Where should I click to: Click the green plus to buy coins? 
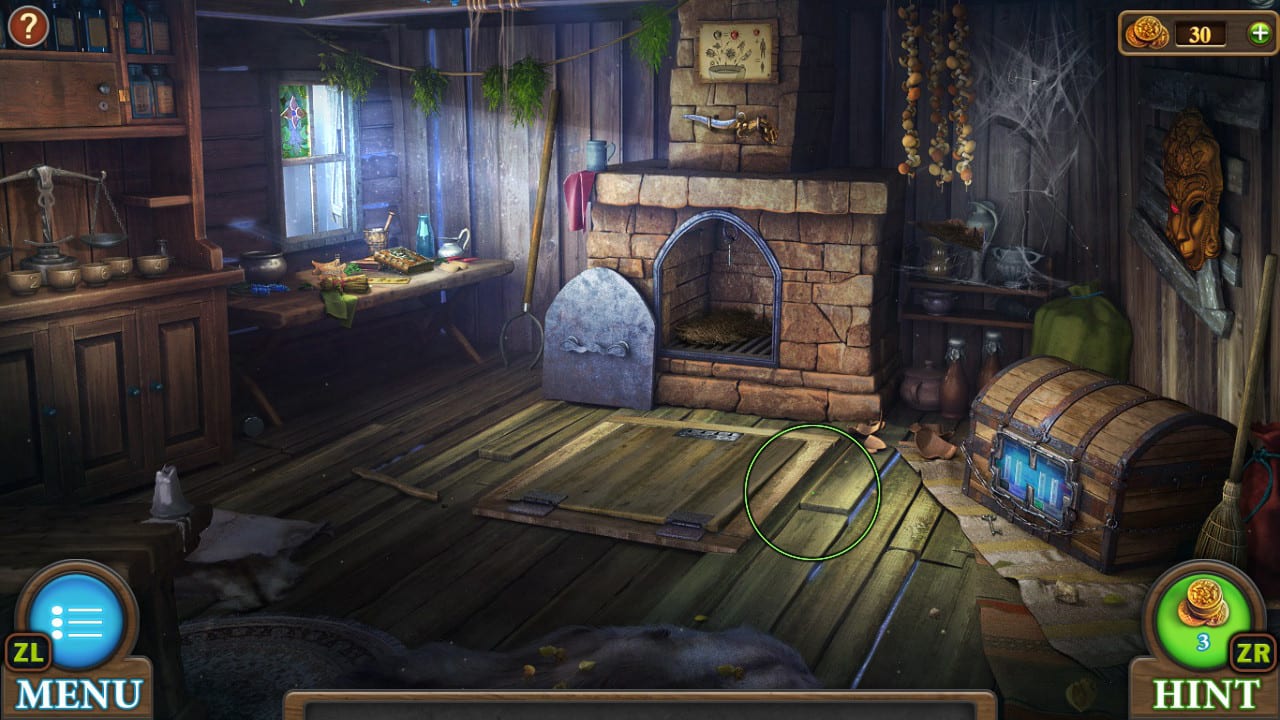[x=1257, y=33]
